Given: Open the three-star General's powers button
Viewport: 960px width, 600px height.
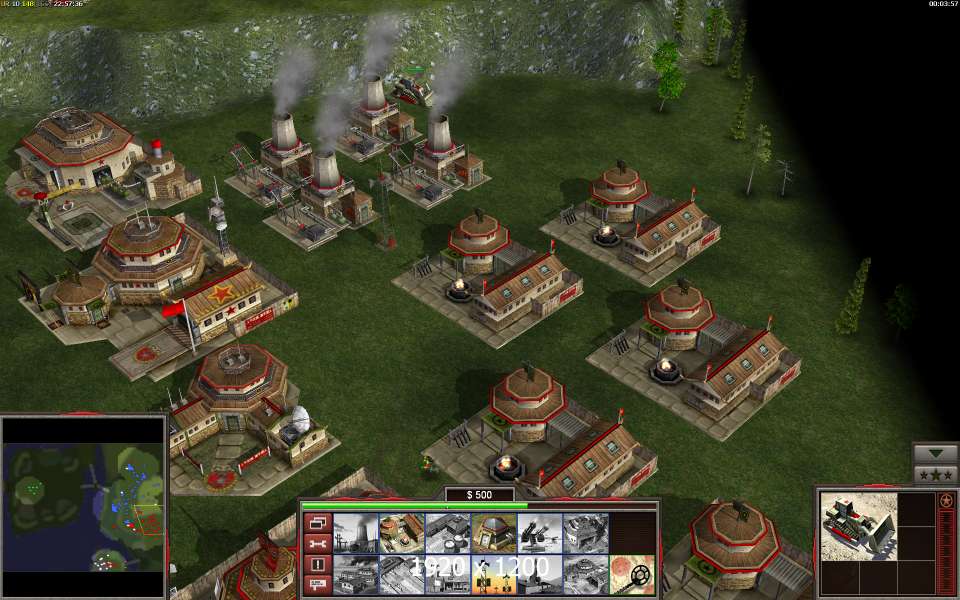Looking at the screenshot, I should coord(935,475).
